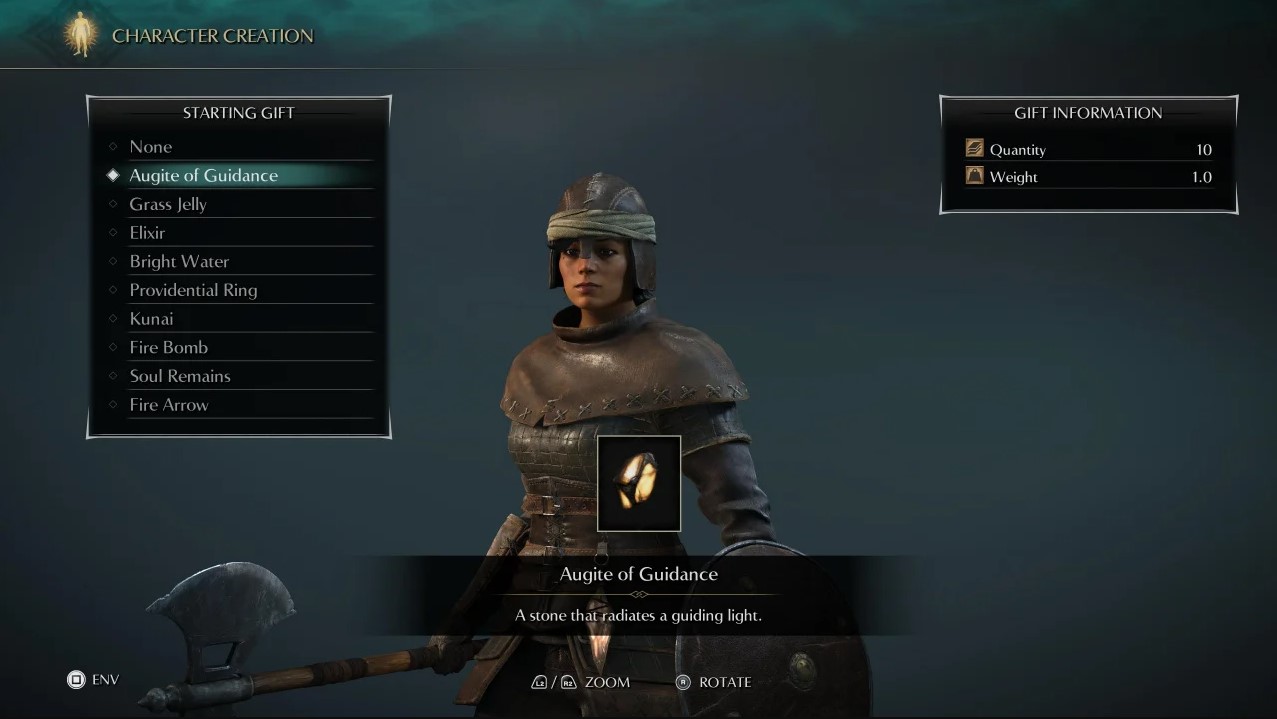Select Elixir from the gift list
Screen dimensions: 1277x719
coord(147,233)
